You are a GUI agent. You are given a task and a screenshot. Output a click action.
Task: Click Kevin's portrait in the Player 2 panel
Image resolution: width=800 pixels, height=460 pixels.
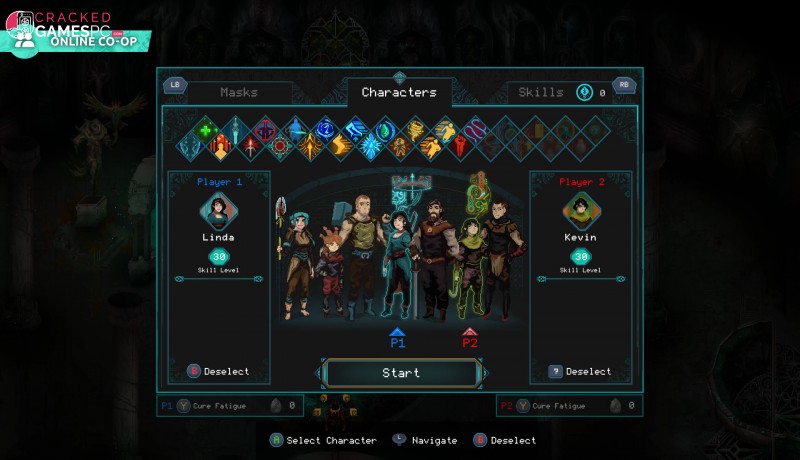pos(580,211)
